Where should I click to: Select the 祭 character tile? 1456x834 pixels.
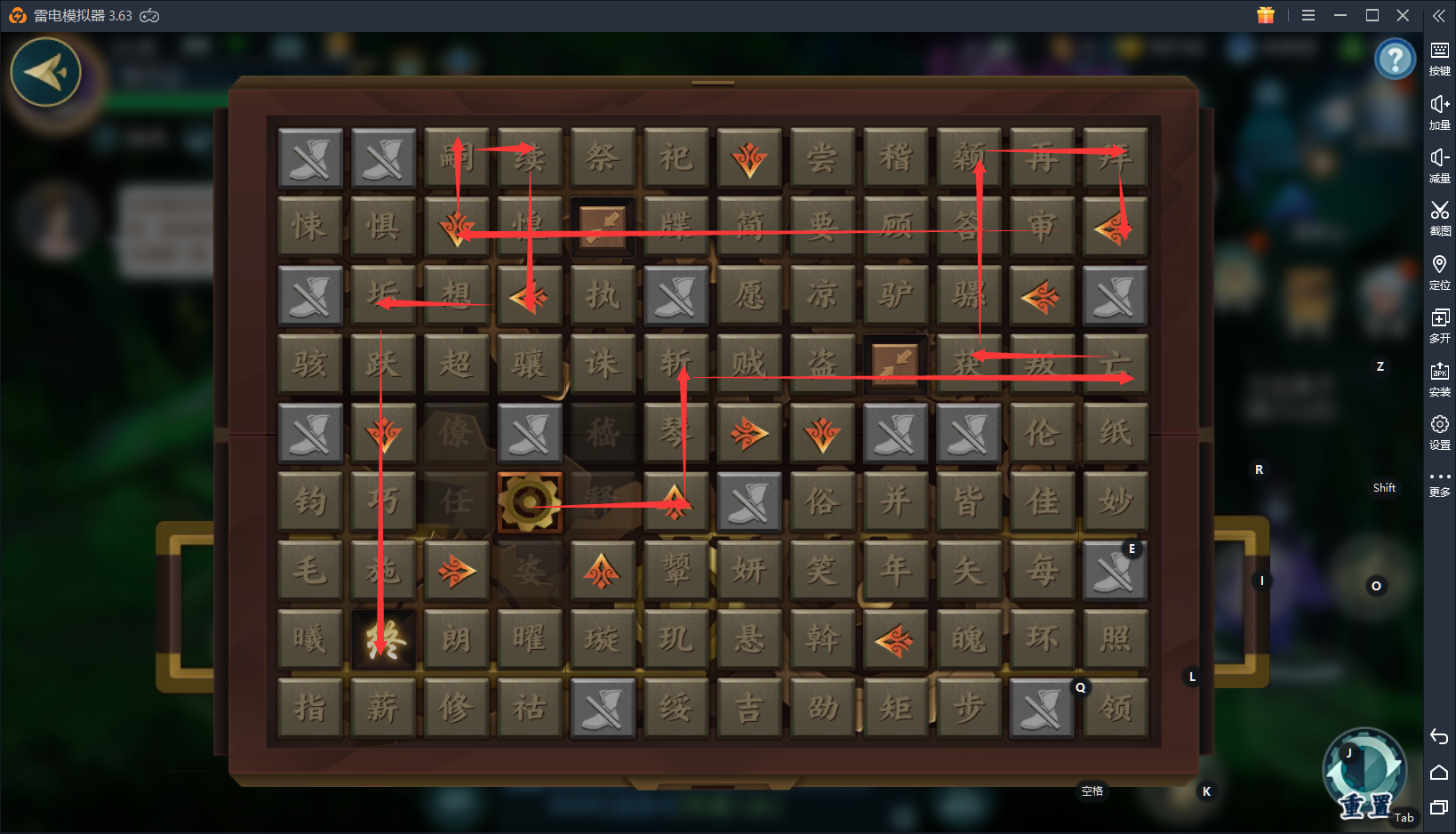point(602,158)
